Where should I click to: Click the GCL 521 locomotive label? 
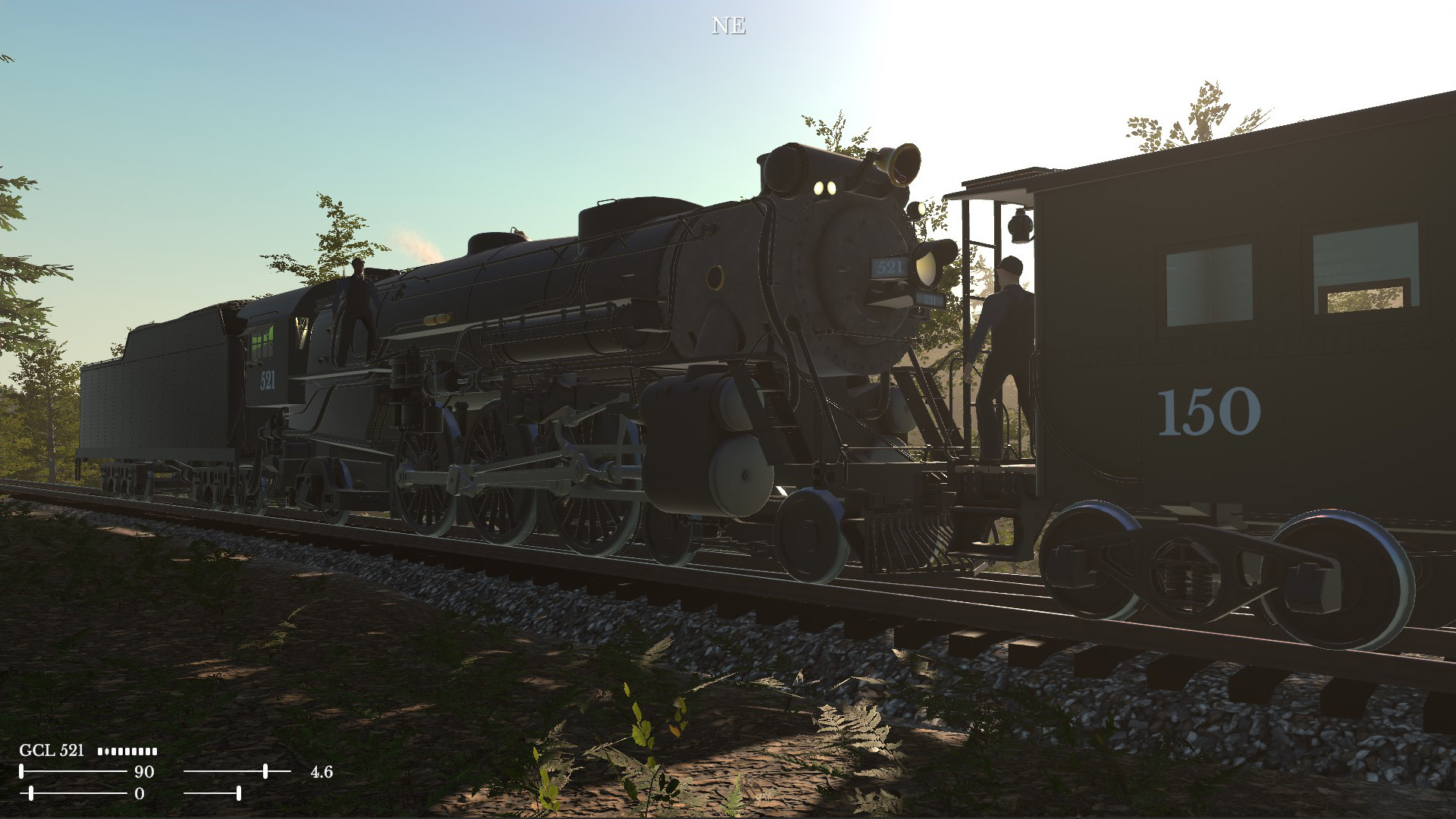click(x=52, y=751)
